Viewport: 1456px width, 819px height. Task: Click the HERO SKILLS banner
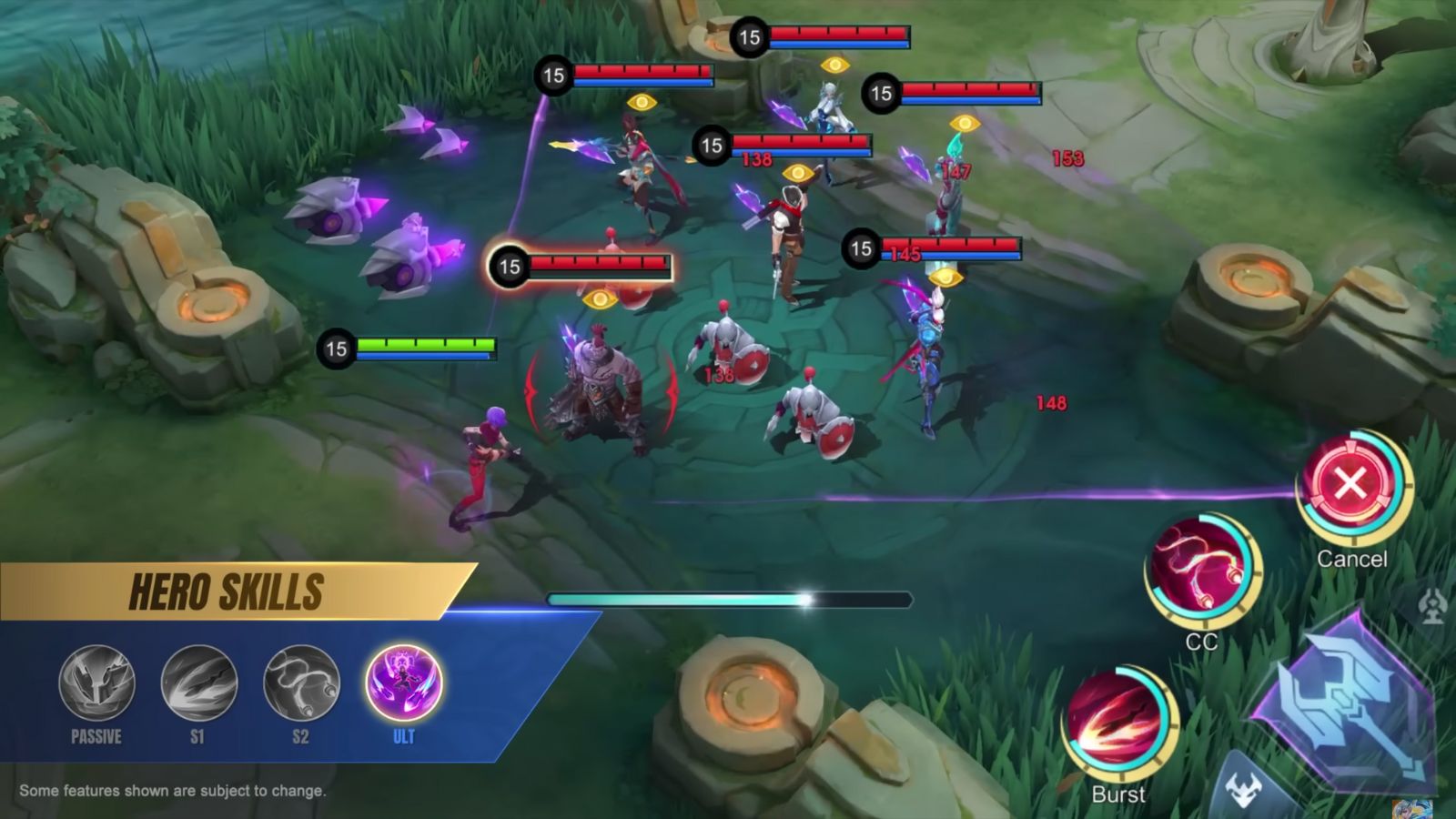[227, 589]
